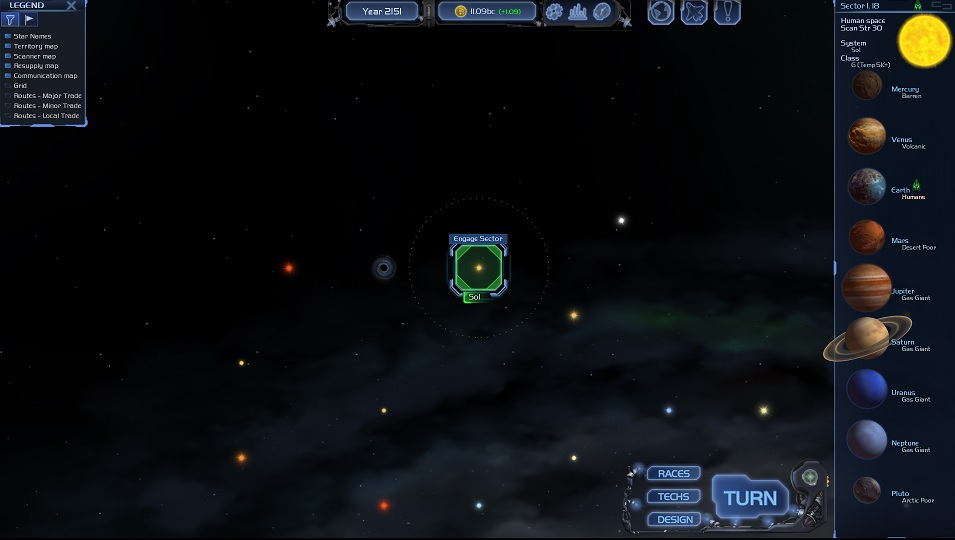The height and width of the screenshot is (540, 955).
Task: Toggle Communication map overlay
Action: [8, 76]
